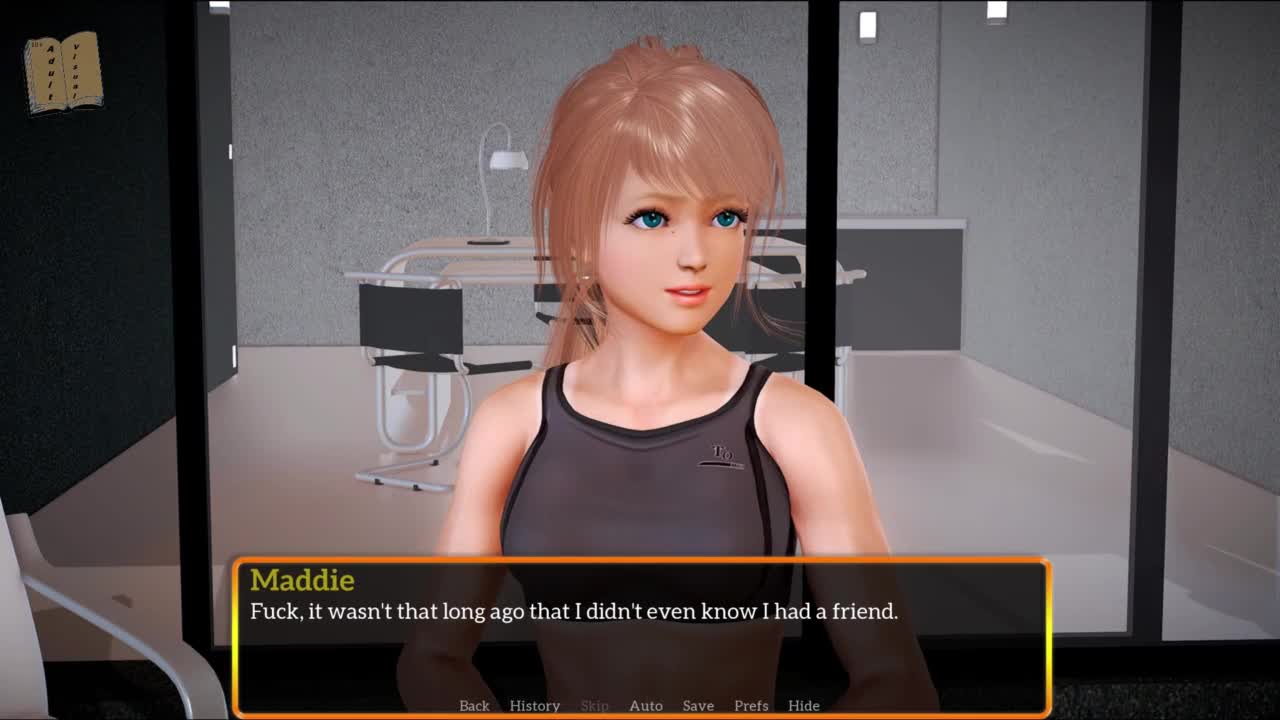The height and width of the screenshot is (720, 1280).
Task: Open the Prefs settings screen
Action: 751,705
